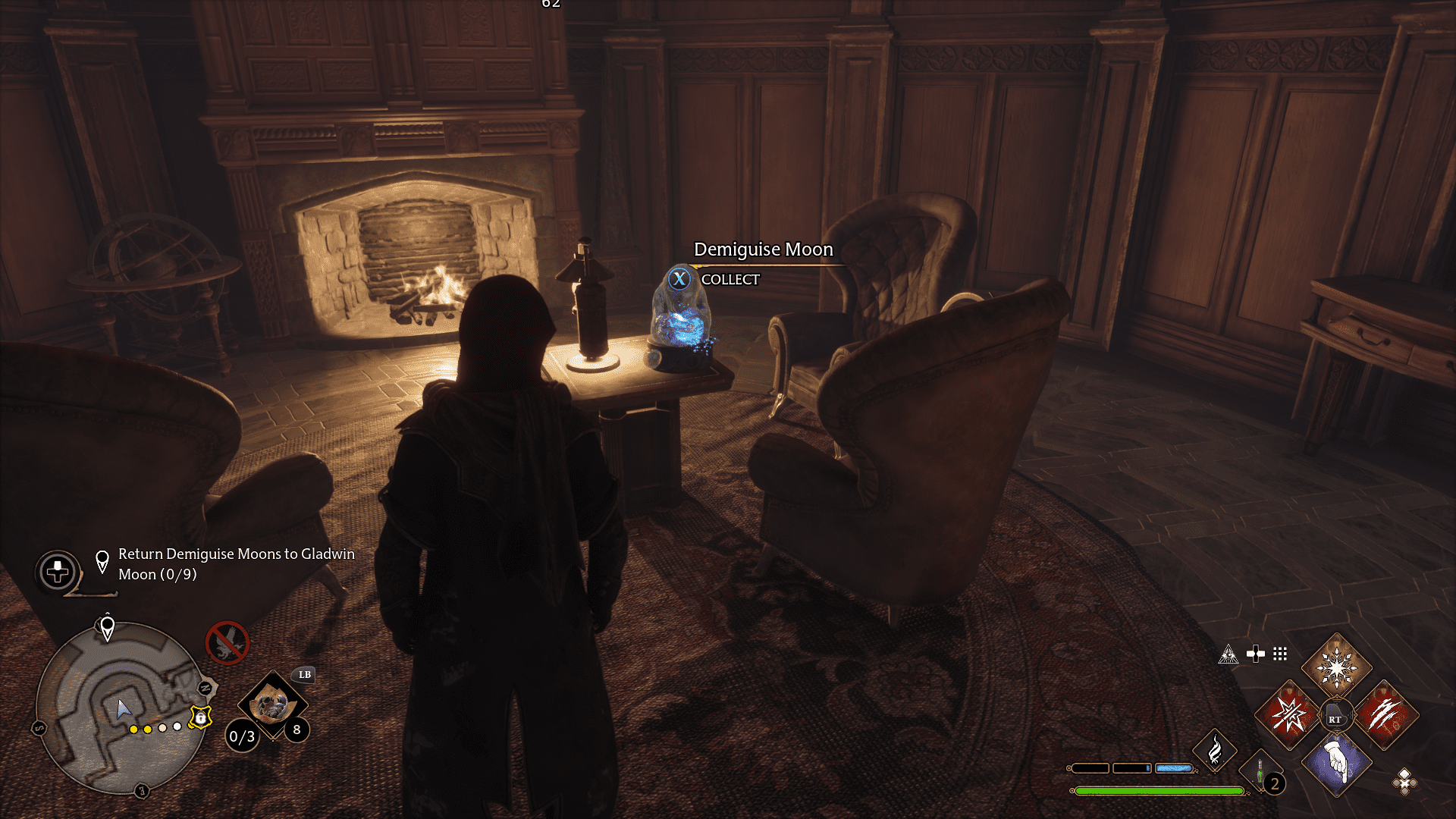1456x819 pixels.
Task: Click the triangle eye icon above spells
Action: [1228, 654]
